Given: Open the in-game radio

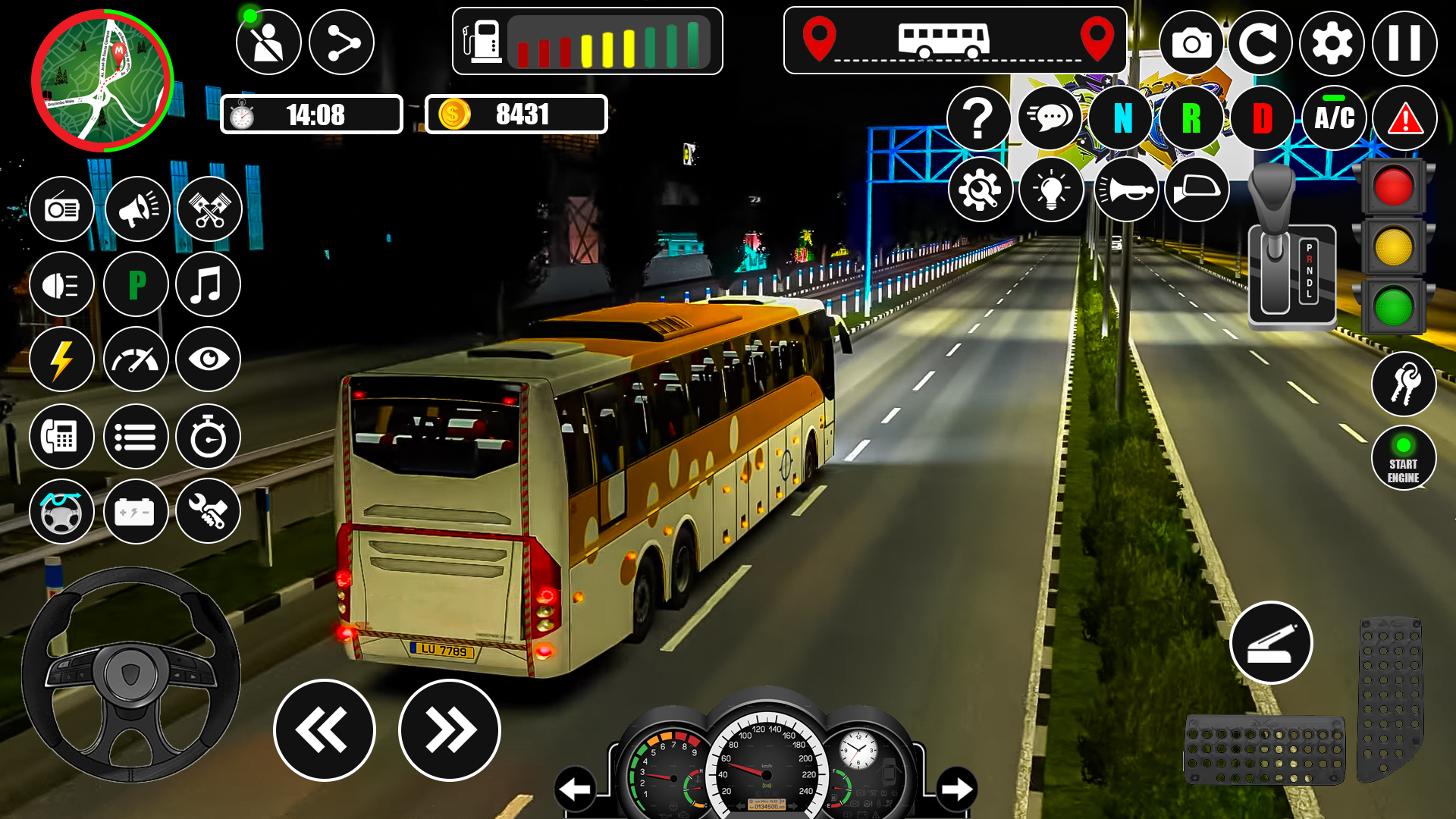Looking at the screenshot, I should pyautogui.click(x=62, y=209).
